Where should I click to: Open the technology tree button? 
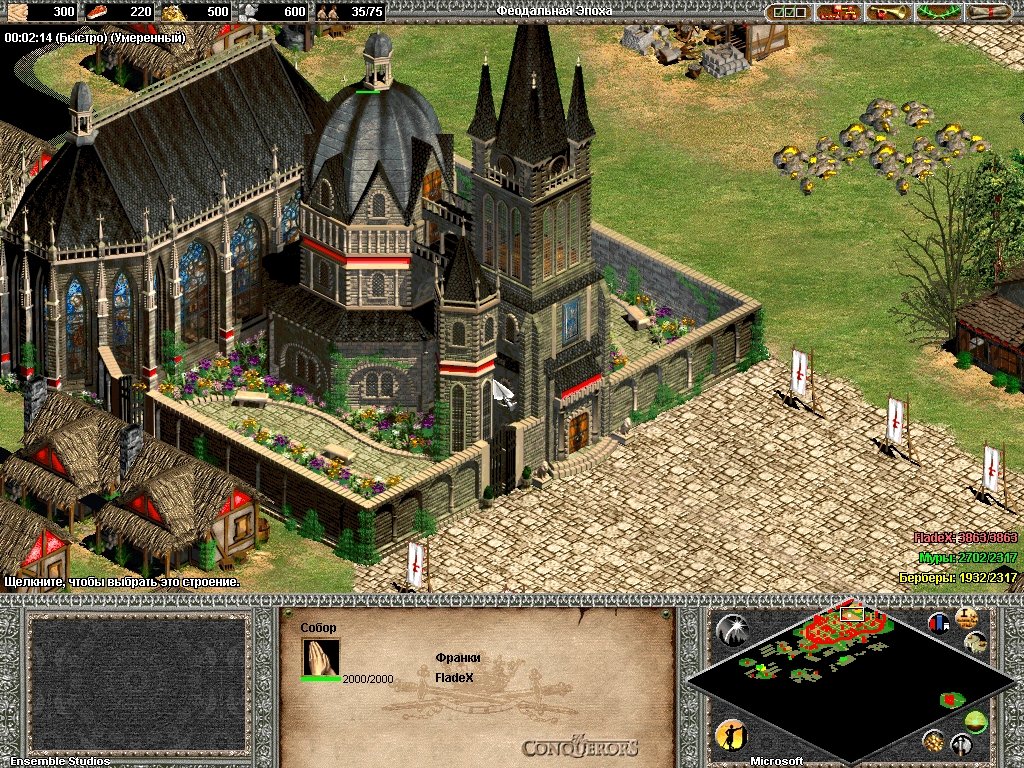coord(837,12)
